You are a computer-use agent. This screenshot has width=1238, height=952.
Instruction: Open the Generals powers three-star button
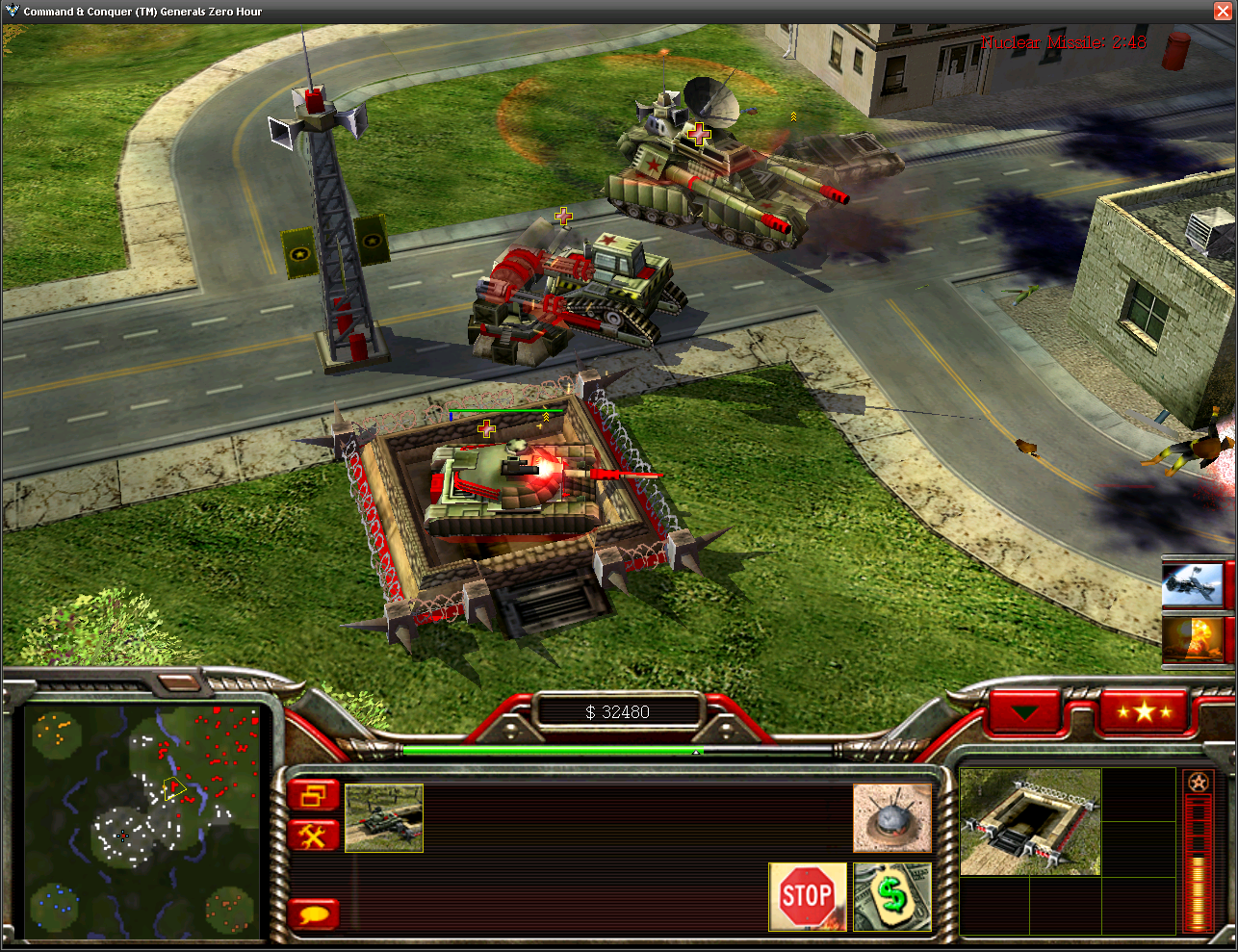point(1143,712)
